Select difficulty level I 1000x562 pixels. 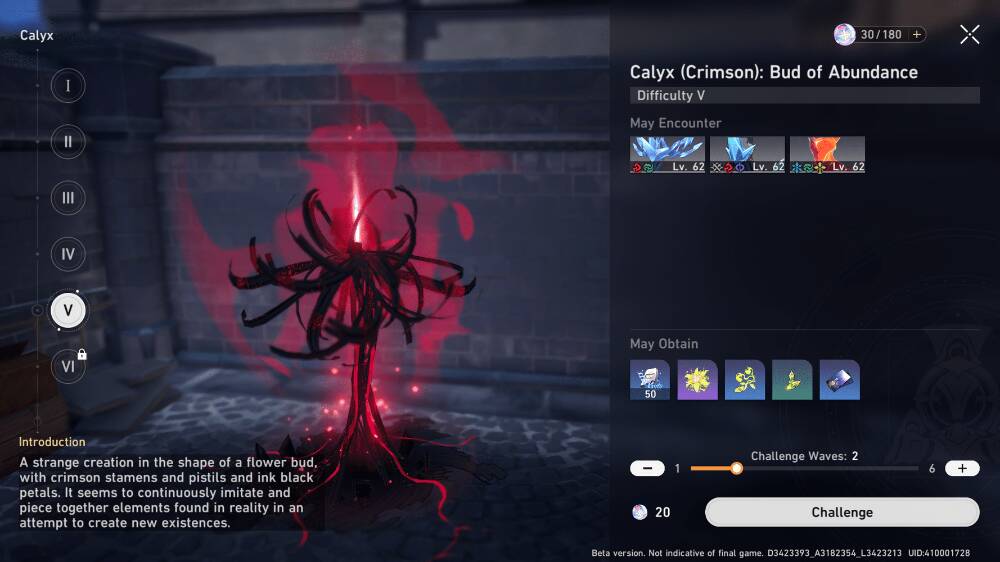pos(68,86)
